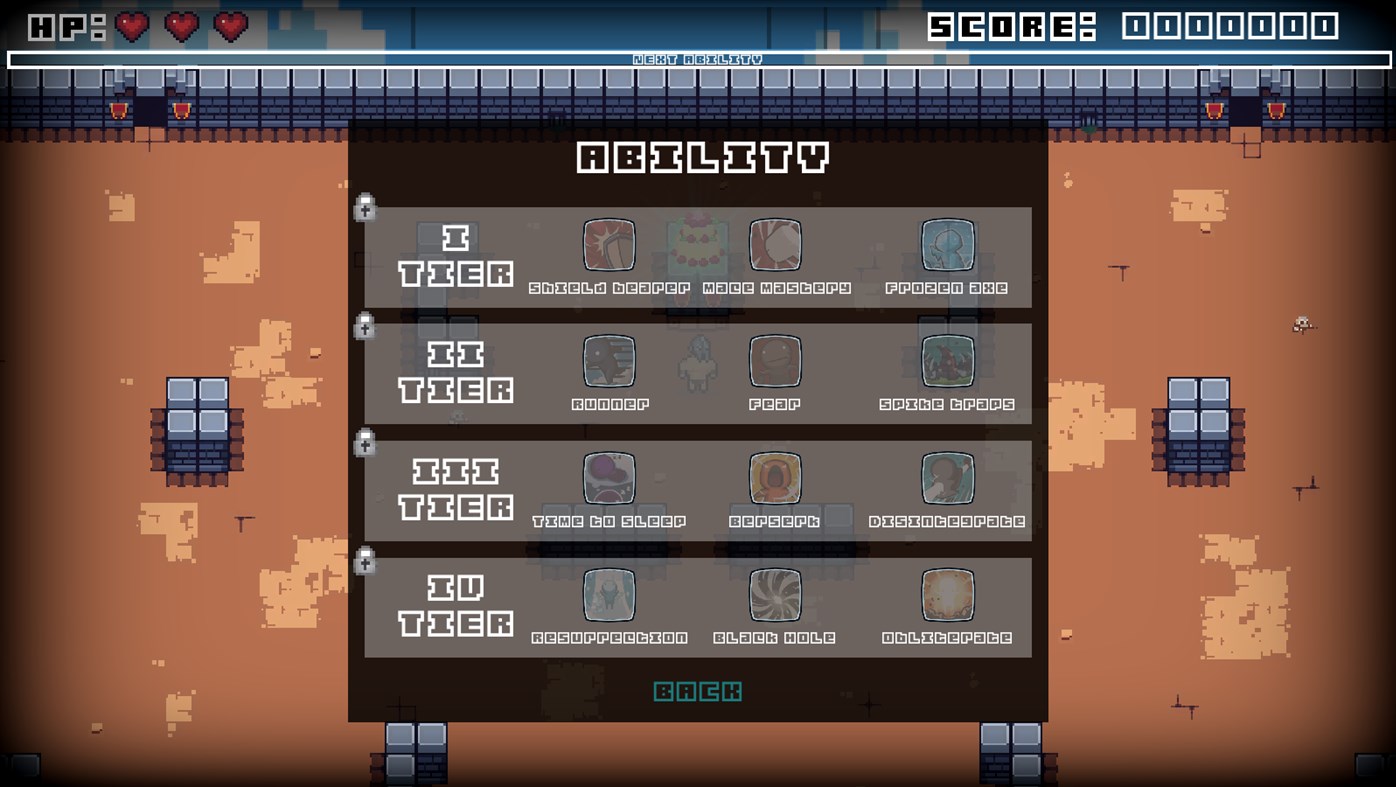Image resolution: width=1396 pixels, height=787 pixels.
Task: Select the Time to Sleep ability
Action: 609,477
